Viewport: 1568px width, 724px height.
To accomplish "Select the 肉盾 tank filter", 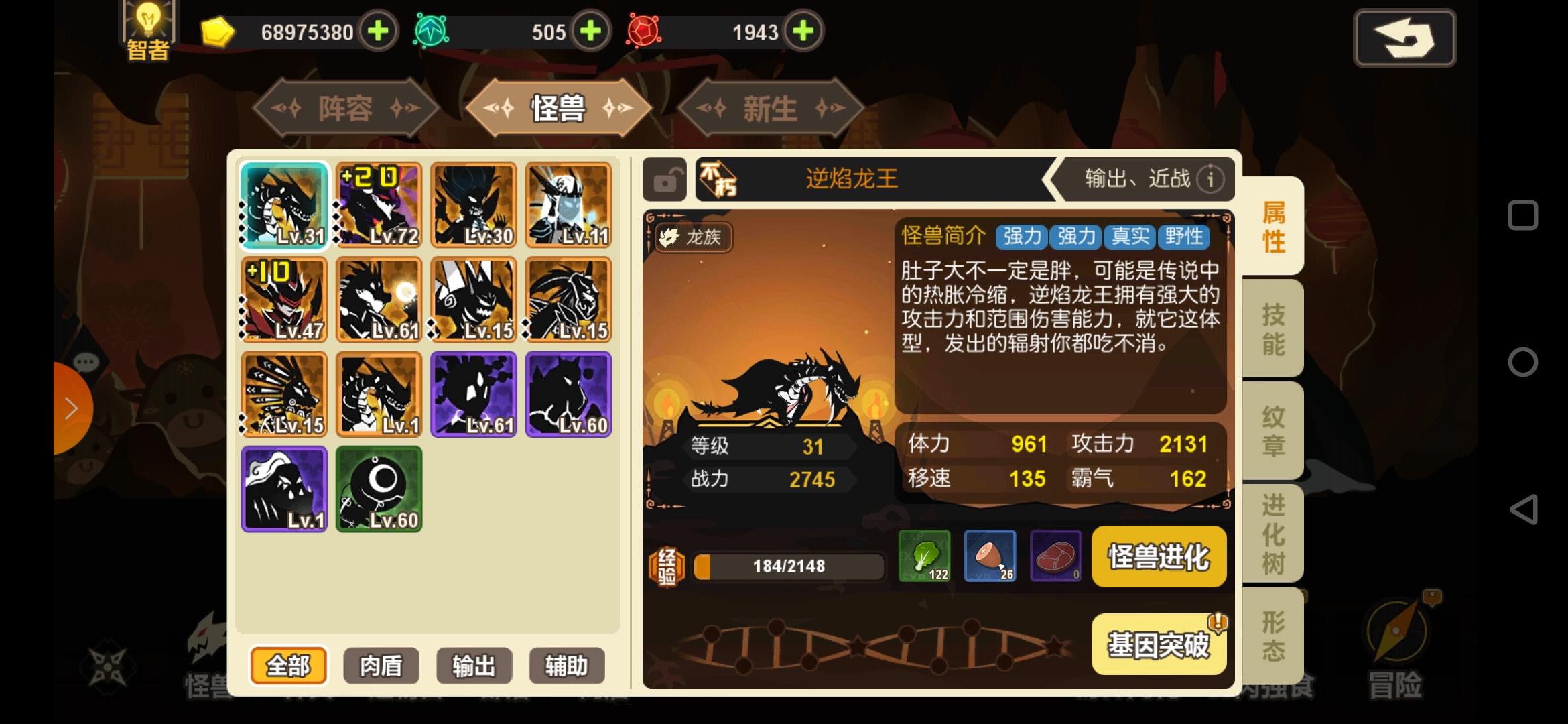I will point(381,666).
